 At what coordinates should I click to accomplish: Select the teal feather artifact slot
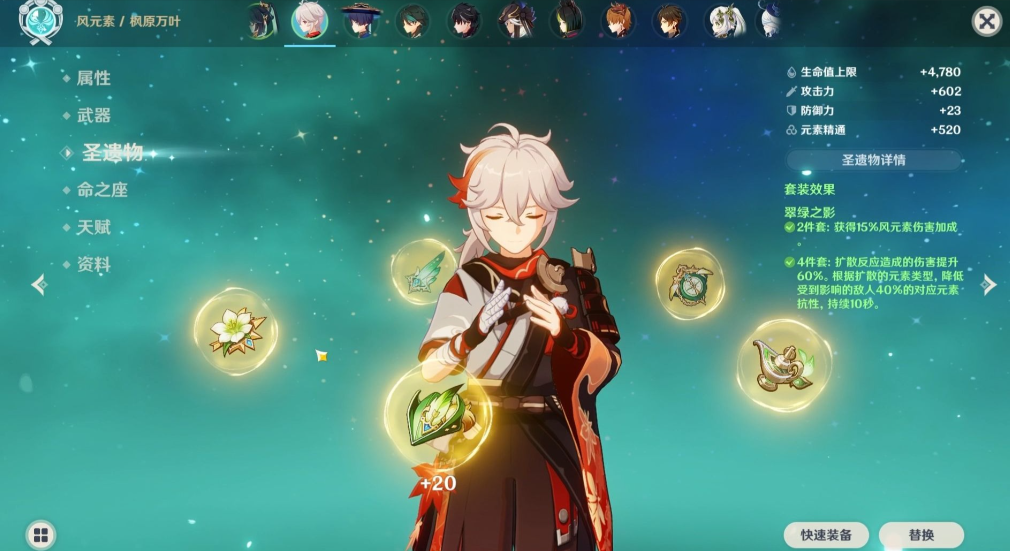(424, 271)
